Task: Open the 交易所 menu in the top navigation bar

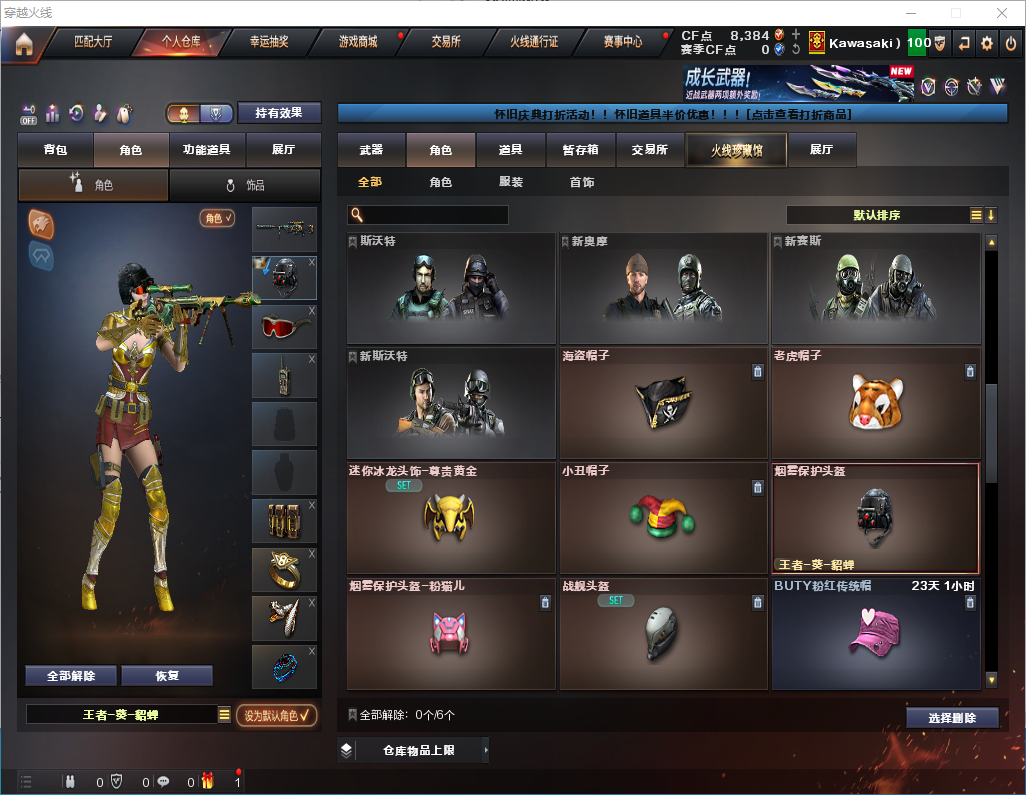Action: (x=446, y=42)
